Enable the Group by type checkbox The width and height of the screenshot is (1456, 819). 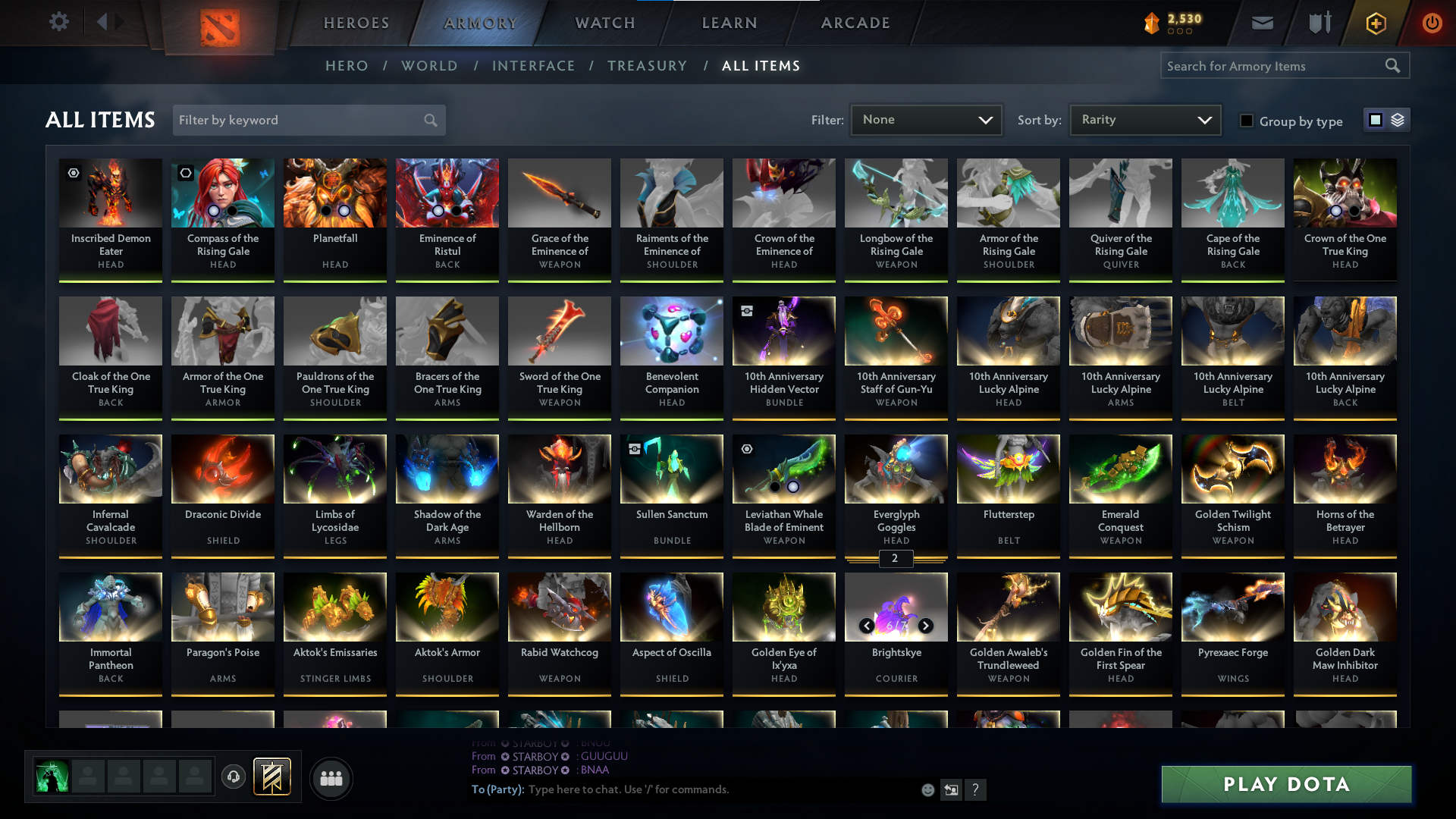coord(1247,121)
